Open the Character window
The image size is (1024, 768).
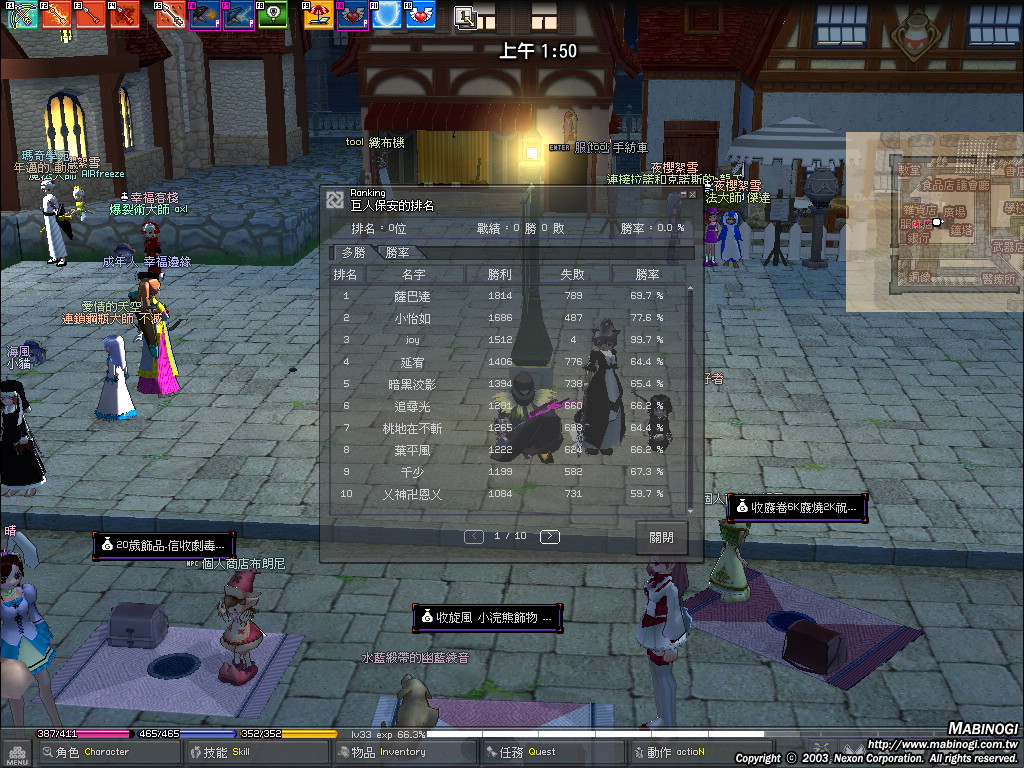coord(93,752)
